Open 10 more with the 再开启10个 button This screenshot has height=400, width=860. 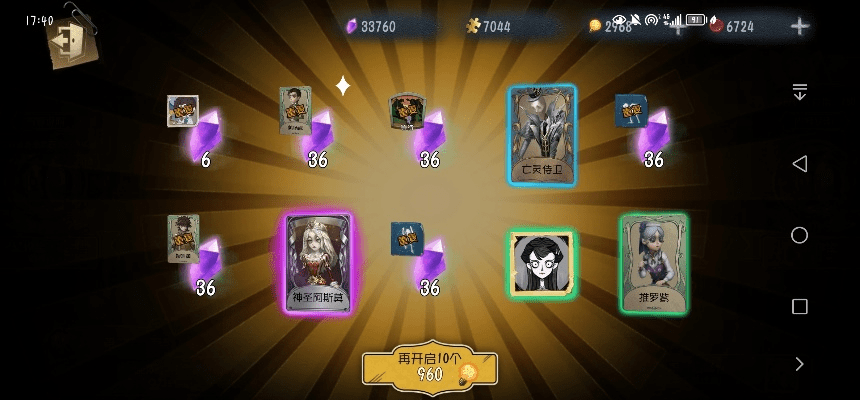[x=430, y=368]
